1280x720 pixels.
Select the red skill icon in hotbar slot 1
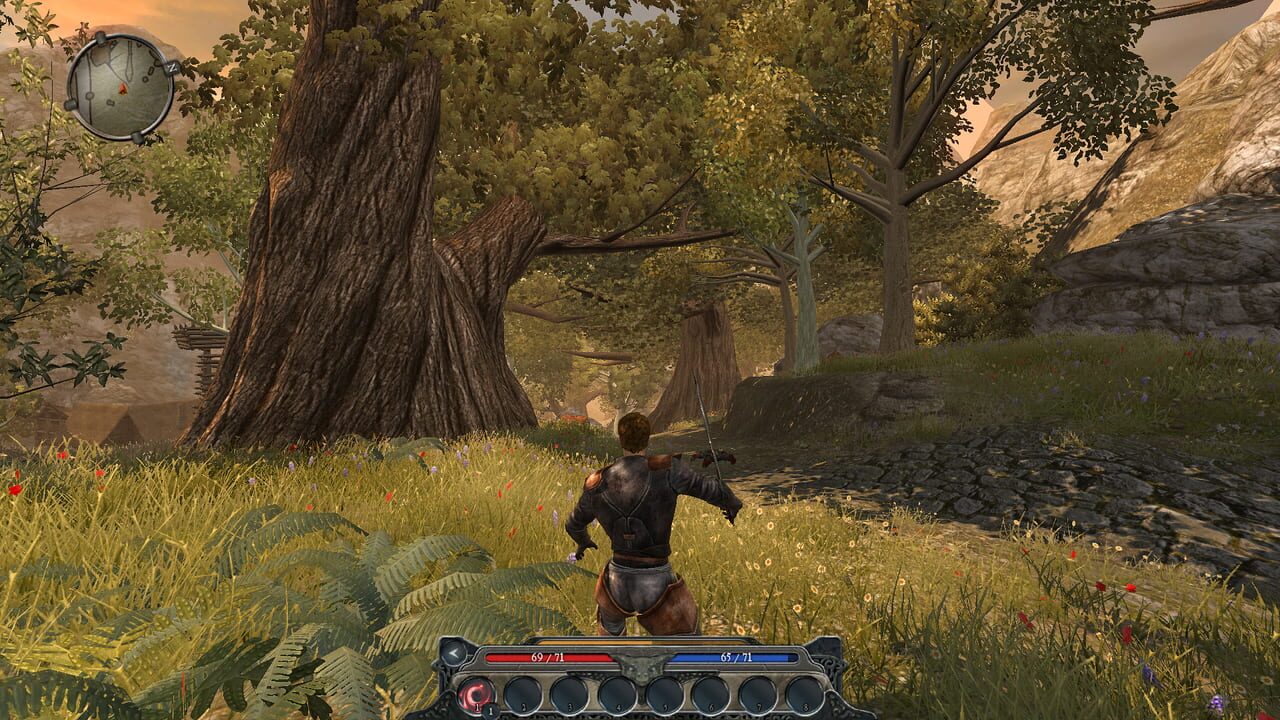point(476,691)
